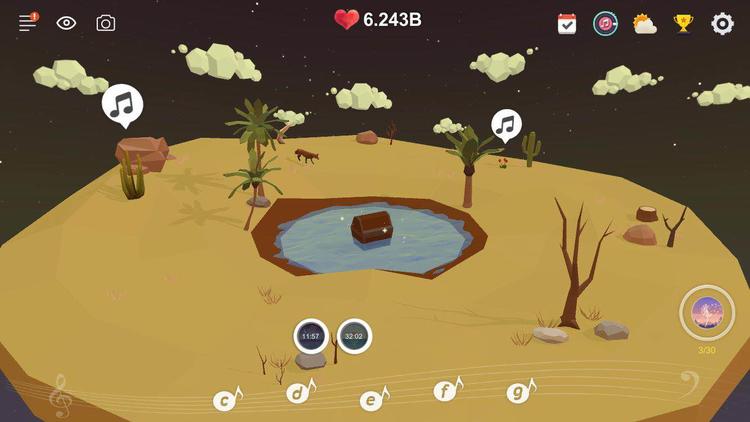View the gold trophy achievements
The image size is (750, 422).
click(x=684, y=23)
